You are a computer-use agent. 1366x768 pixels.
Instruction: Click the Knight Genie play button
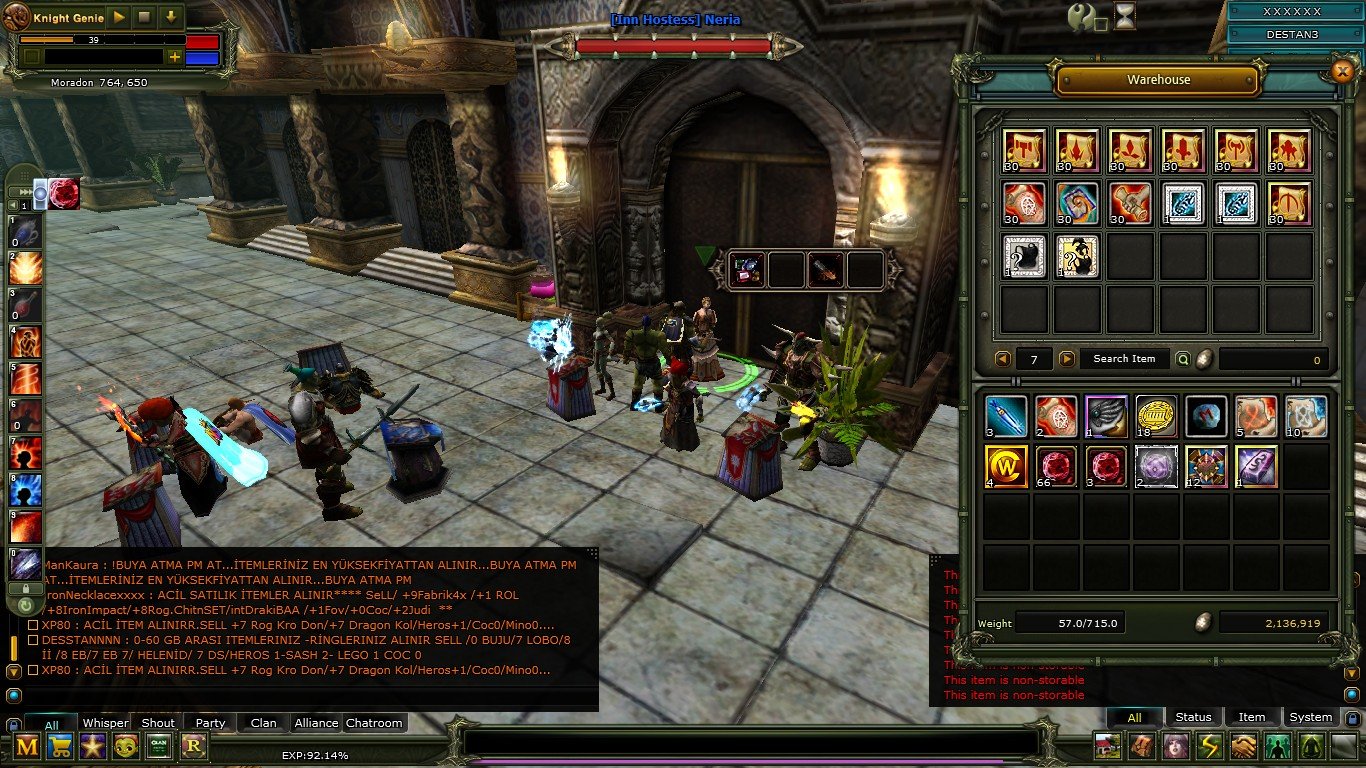point(118,18)
